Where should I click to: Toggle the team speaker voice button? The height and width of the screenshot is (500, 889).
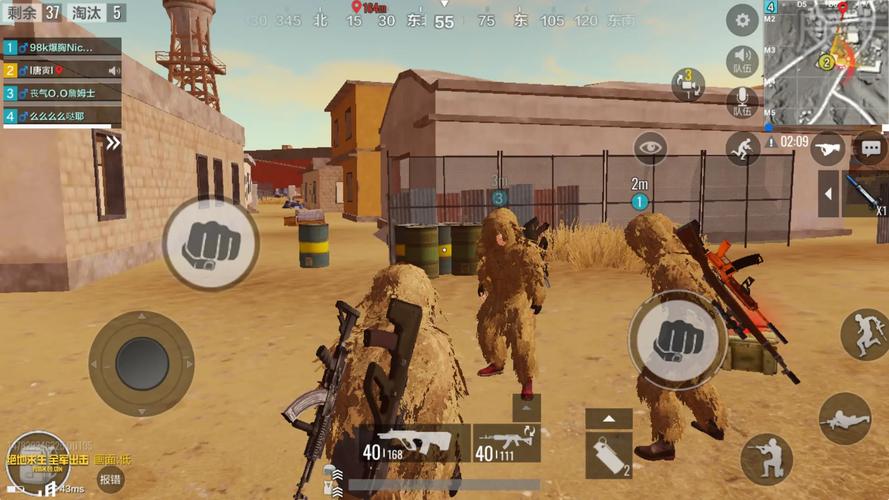[x=741, y=59]
